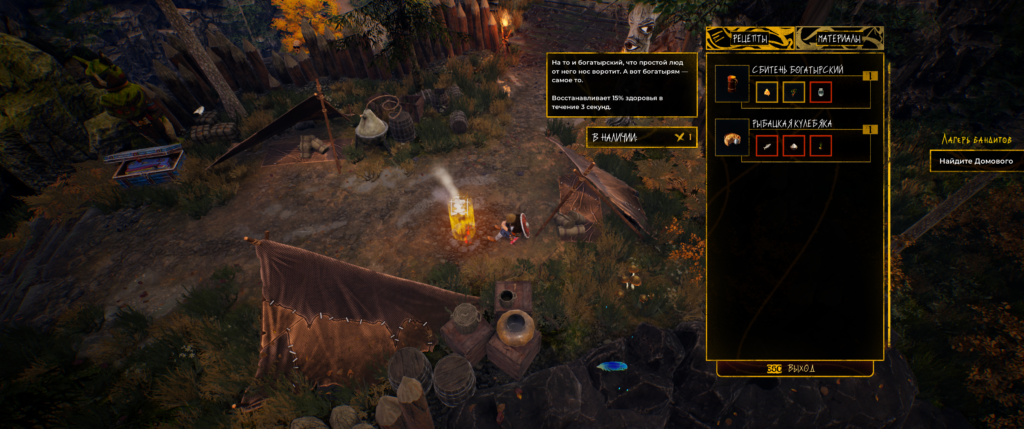Exit the crafting menu via Выход
1024x429 pixels.
click(794, 368)
